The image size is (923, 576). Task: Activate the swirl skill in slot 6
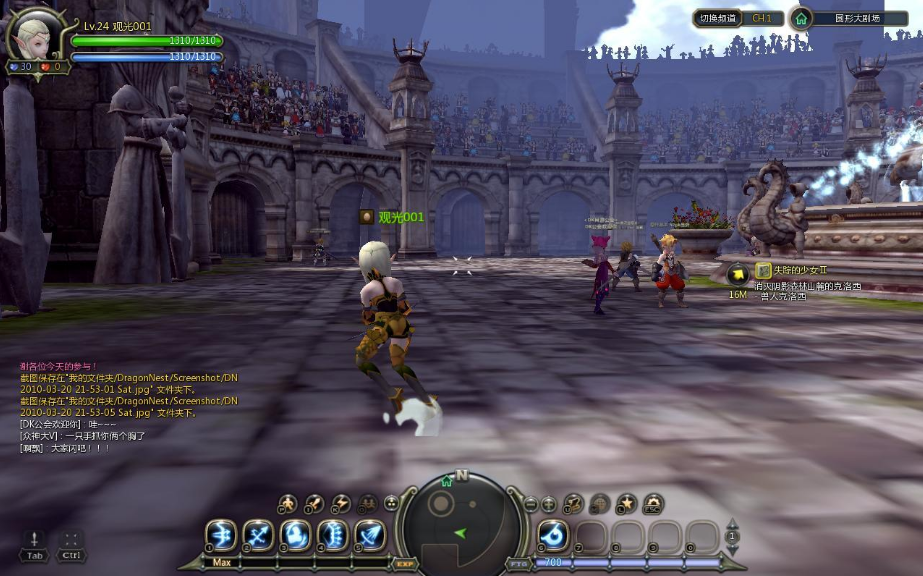tap(554, 535)
